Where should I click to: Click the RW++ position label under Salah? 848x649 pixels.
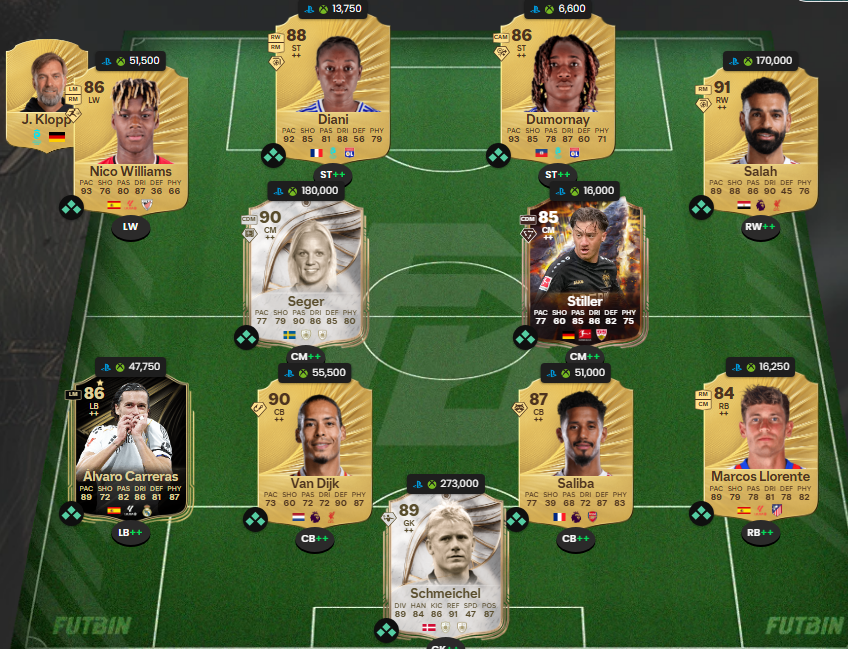[x=762, y=227]
